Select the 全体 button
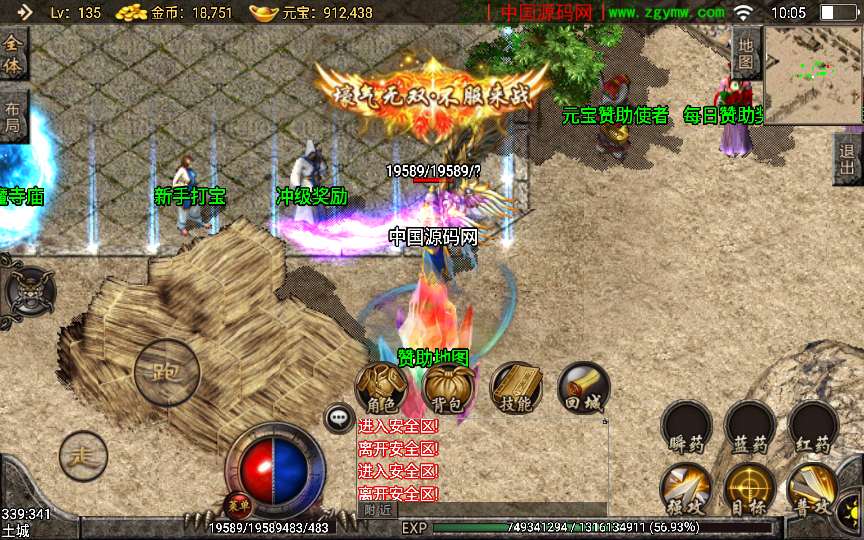 click(x=13, y=53)
